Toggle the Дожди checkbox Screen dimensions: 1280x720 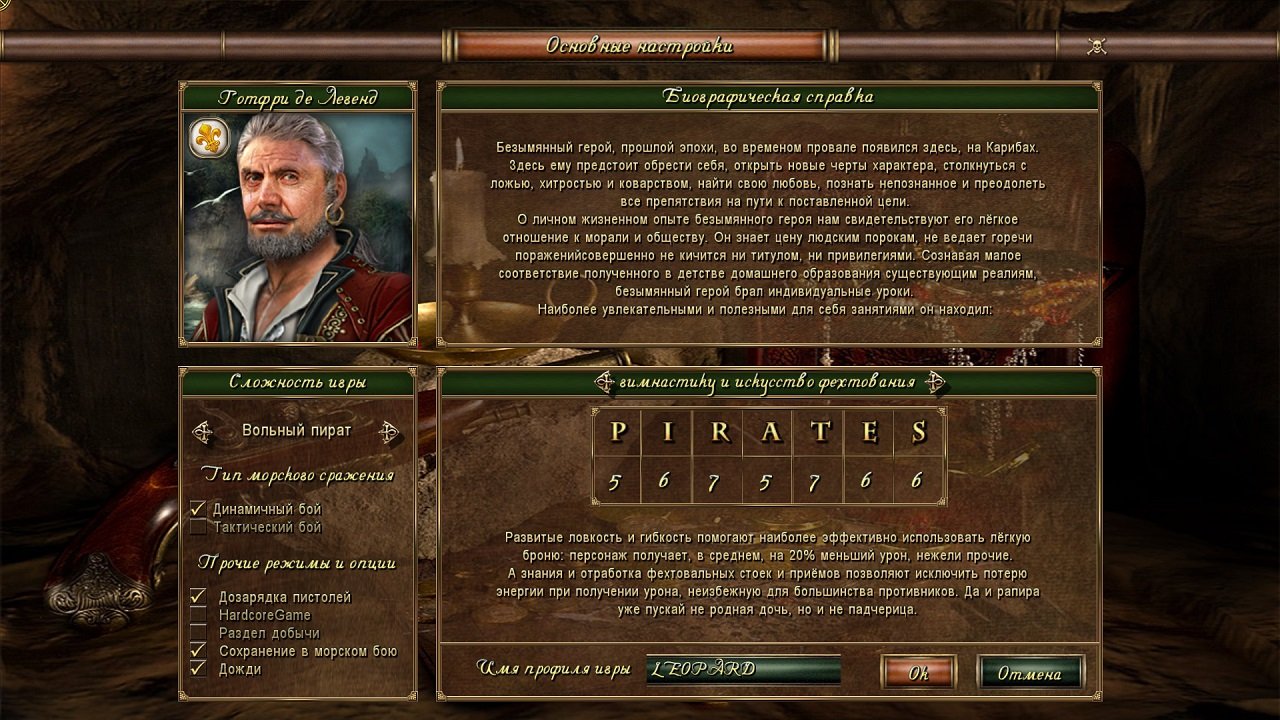198,669
